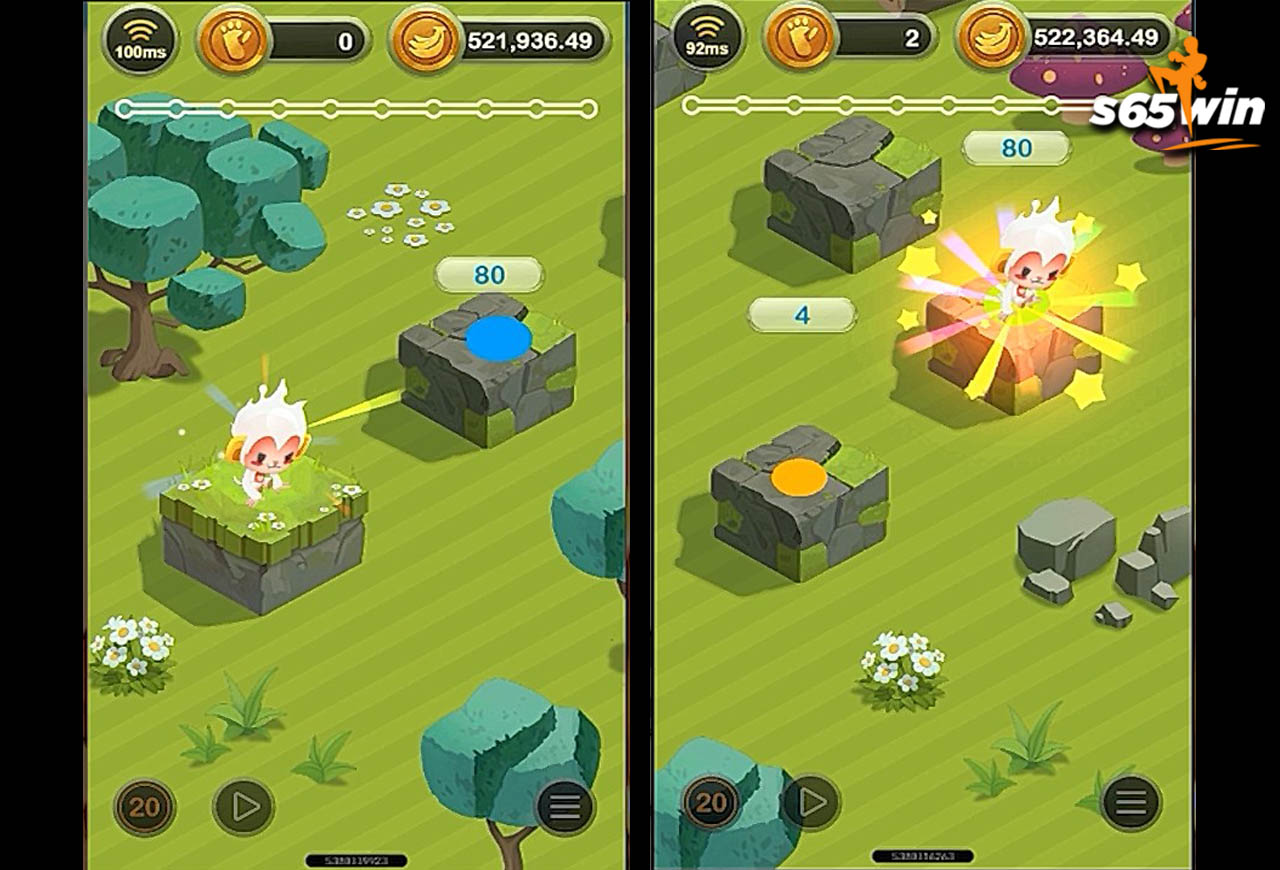Select the orange circle jump target on the stone block

point(799,478)
